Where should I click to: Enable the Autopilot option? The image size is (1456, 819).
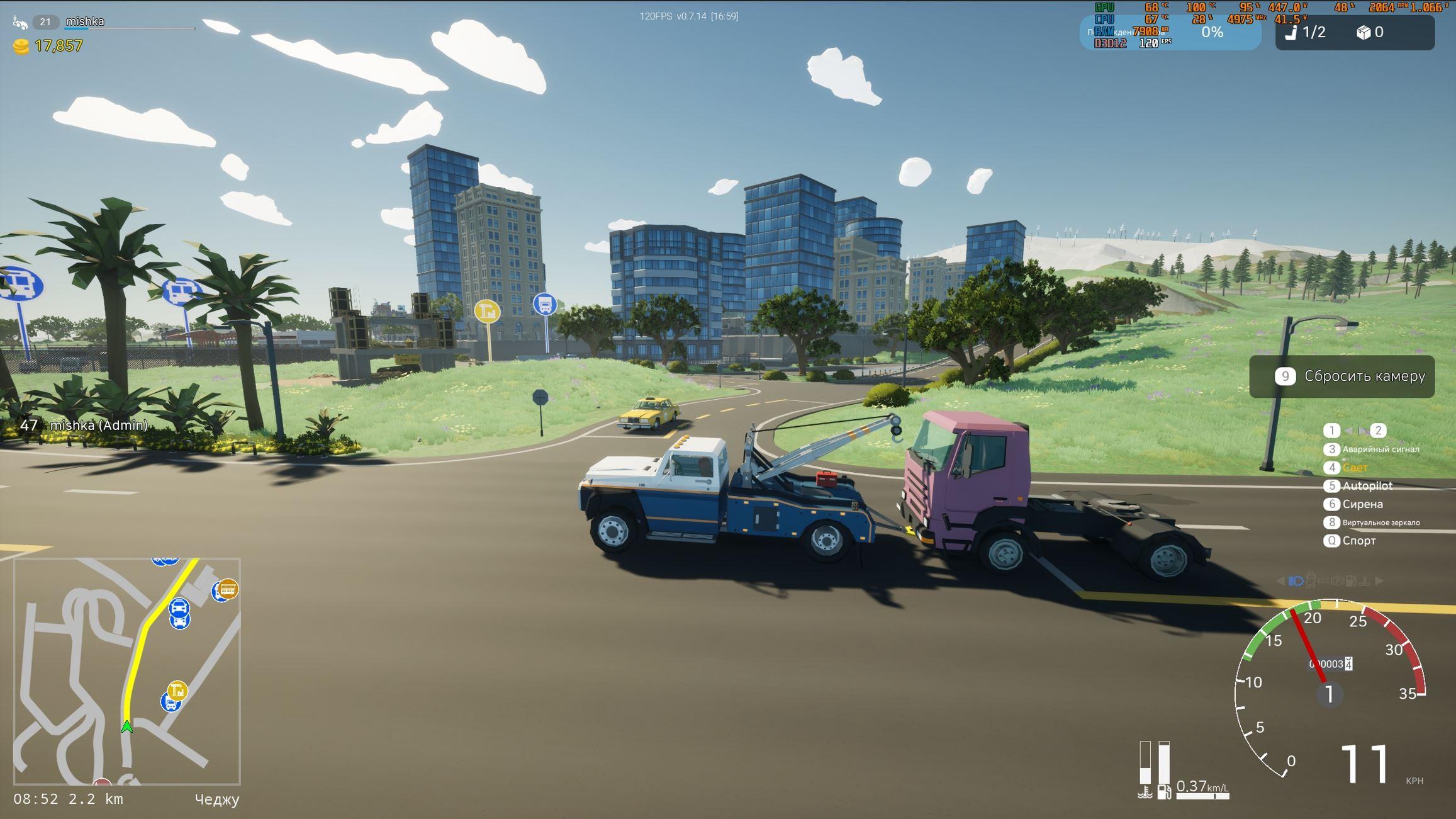1367,486
